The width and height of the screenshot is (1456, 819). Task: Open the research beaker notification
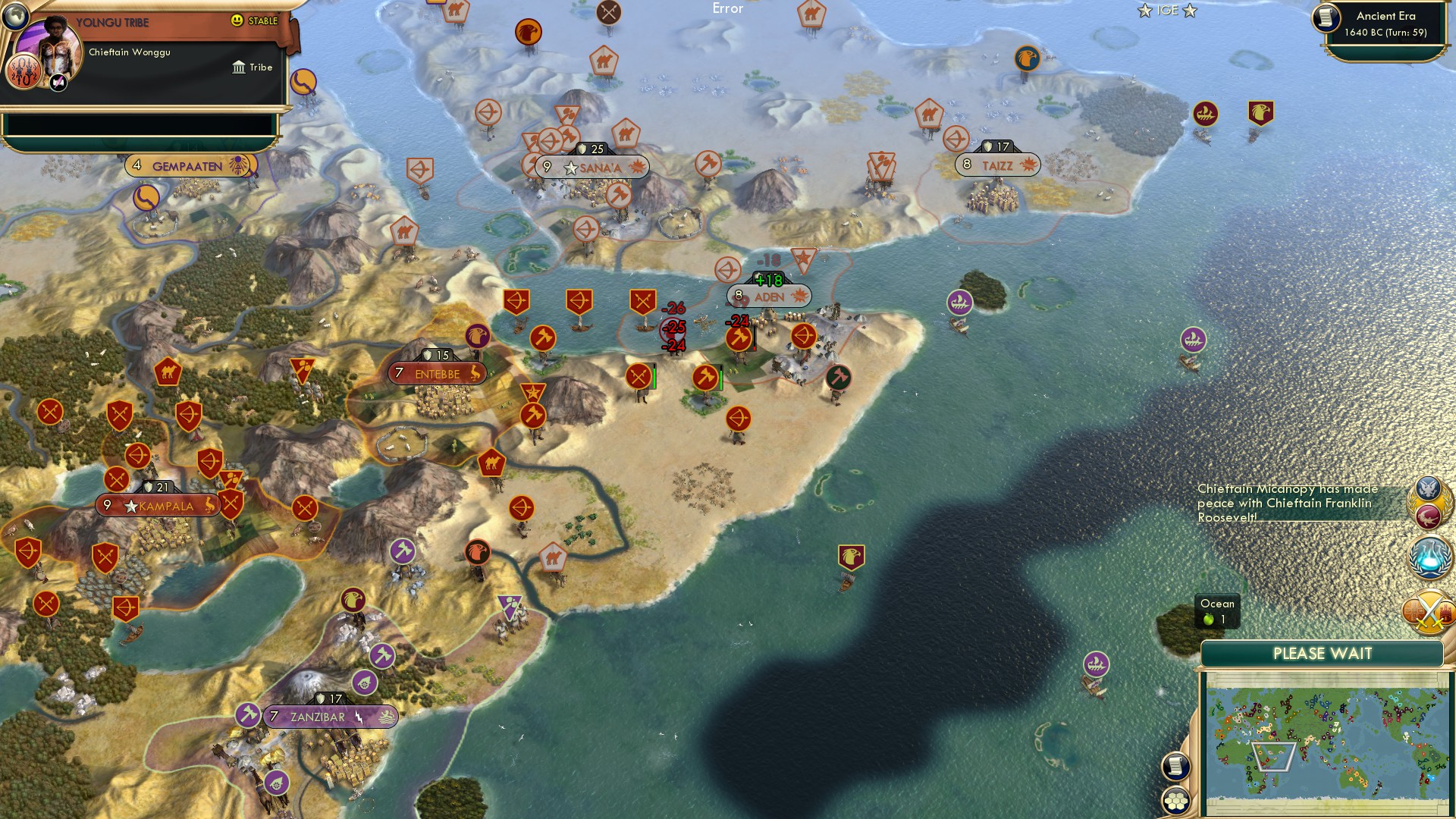click(1428, 554)
